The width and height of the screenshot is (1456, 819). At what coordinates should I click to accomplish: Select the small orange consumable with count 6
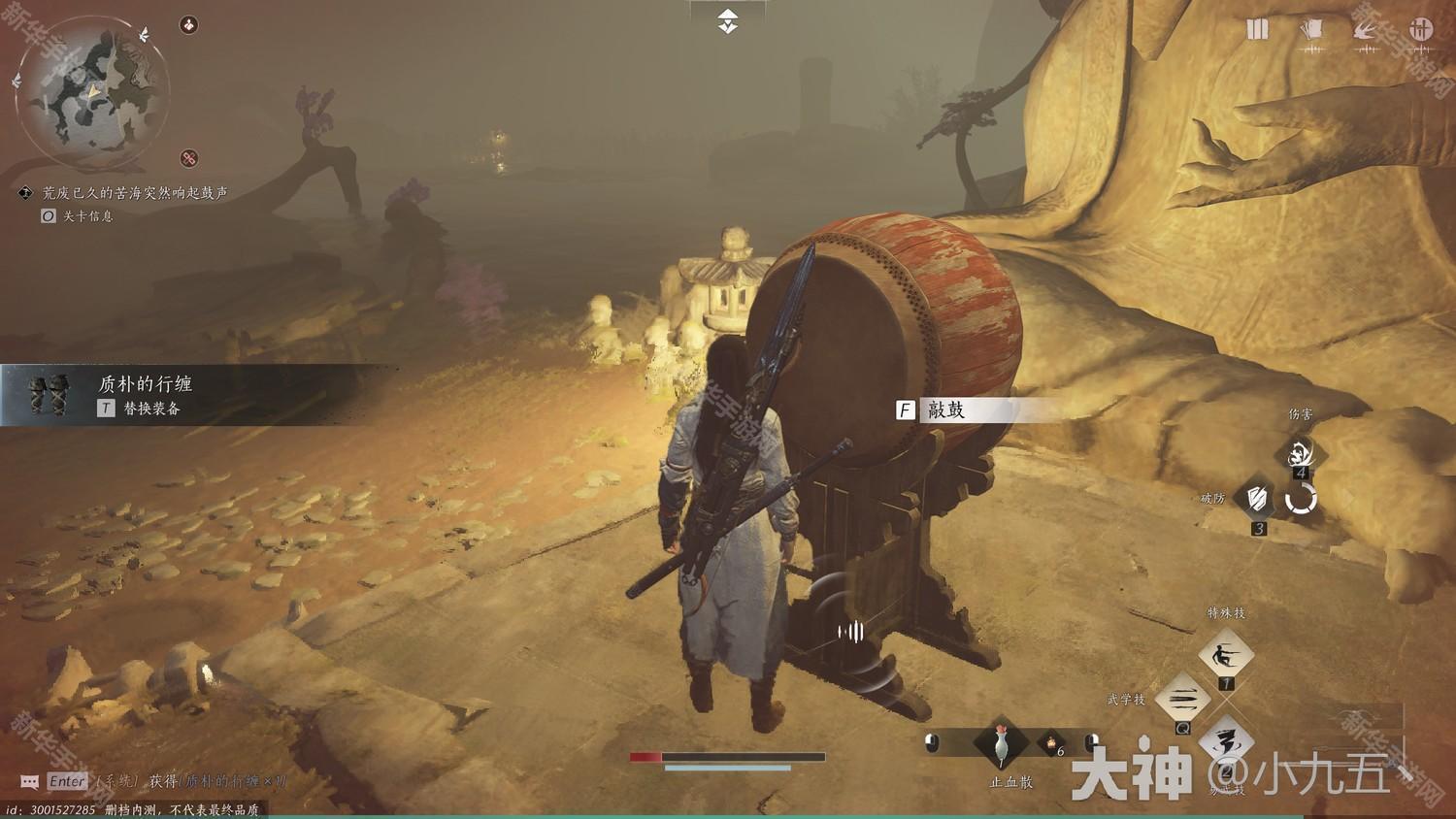click(1051, 744)
